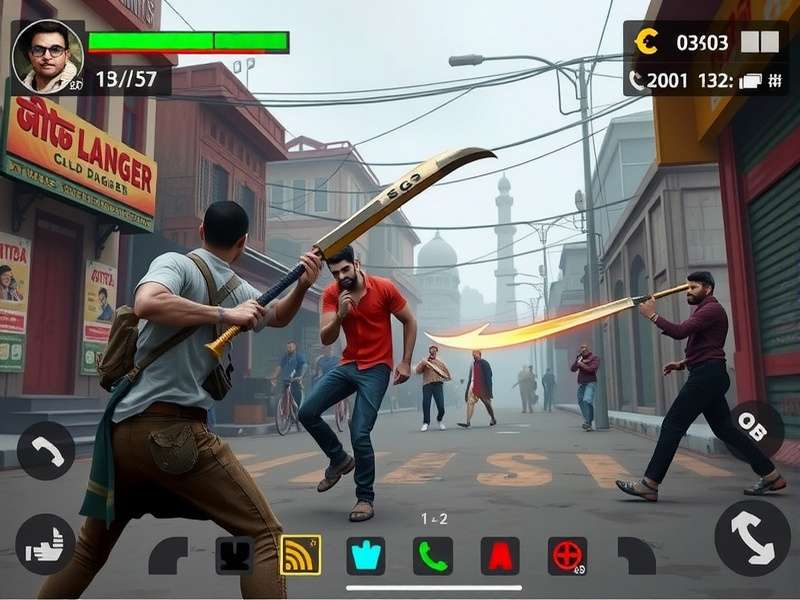Image resolution: width=800 pixels, height=600 pixels.
Task: Tap the white phone handset round button
Action: [x=45, y=451]
